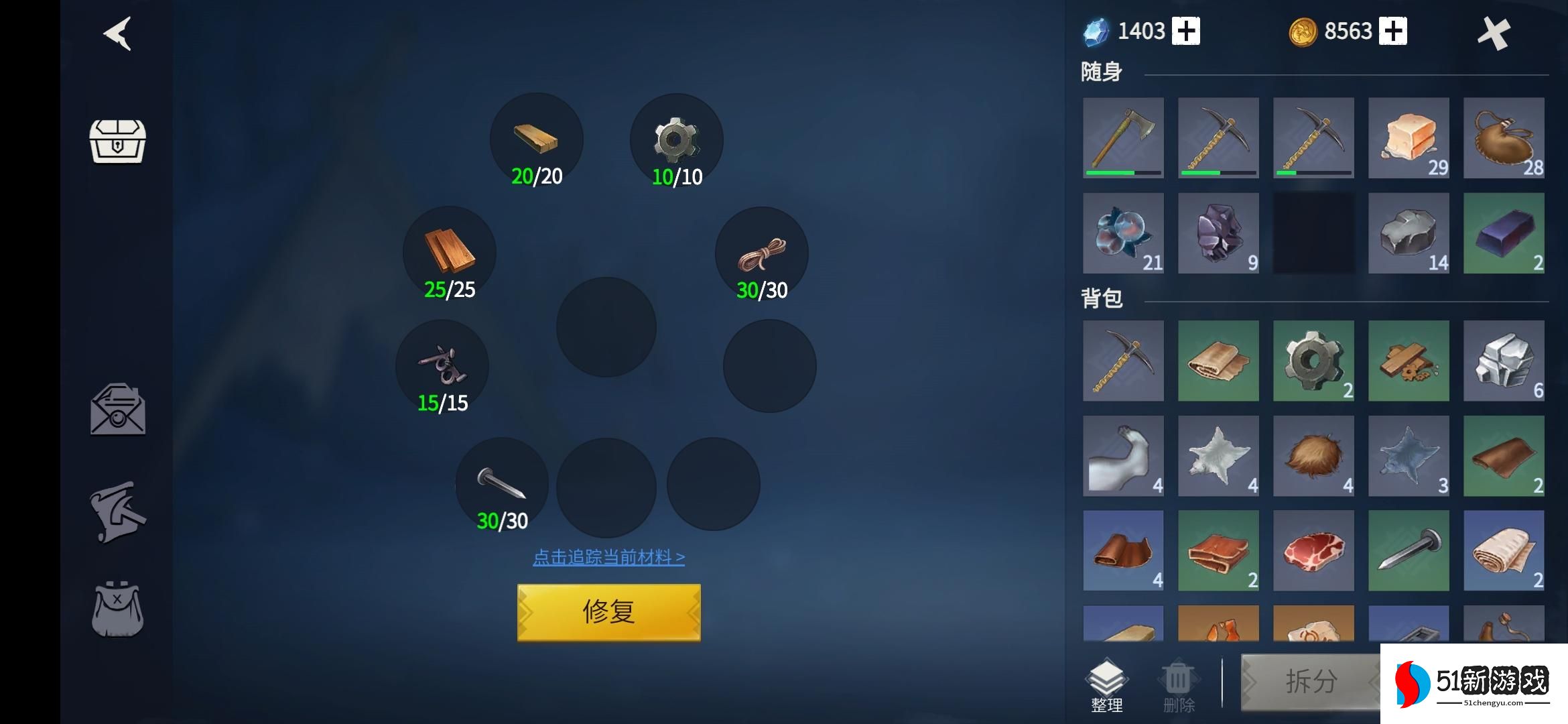Close the panel with the X icon
The image size is (1568, 724).
click(1494, 34)
